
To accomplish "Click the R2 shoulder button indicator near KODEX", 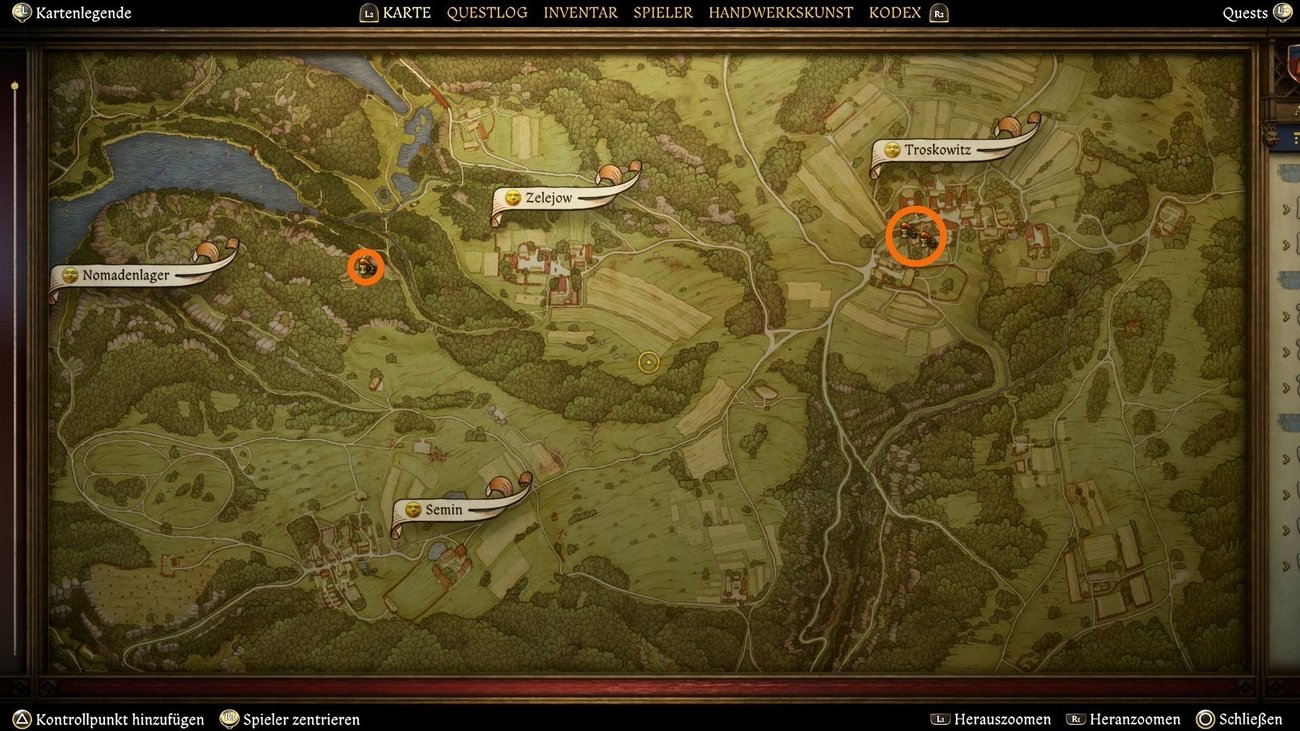I will [x=938, y=13].
